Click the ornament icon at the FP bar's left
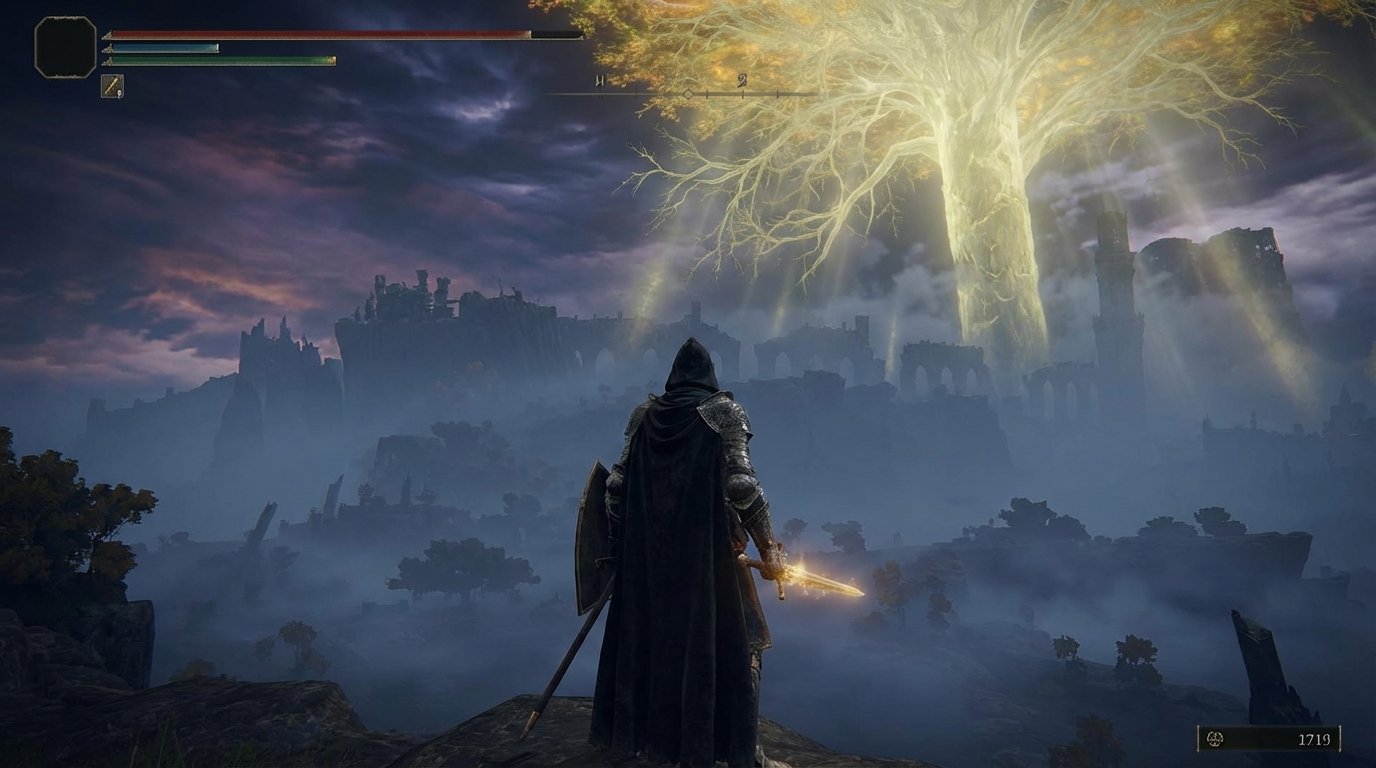This screenshot has height=768, width=1376. coord(107,49)
